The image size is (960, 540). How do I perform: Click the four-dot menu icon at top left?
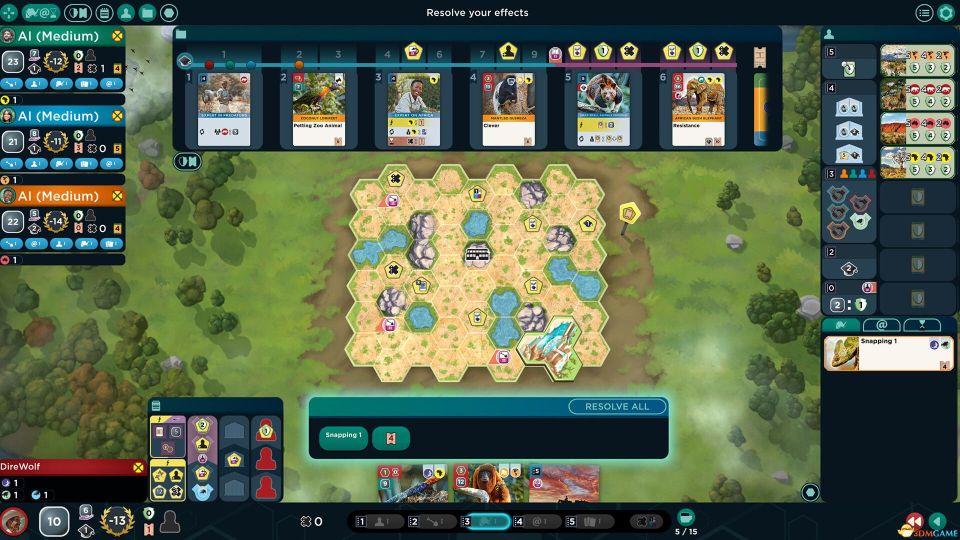pos(8,13)
